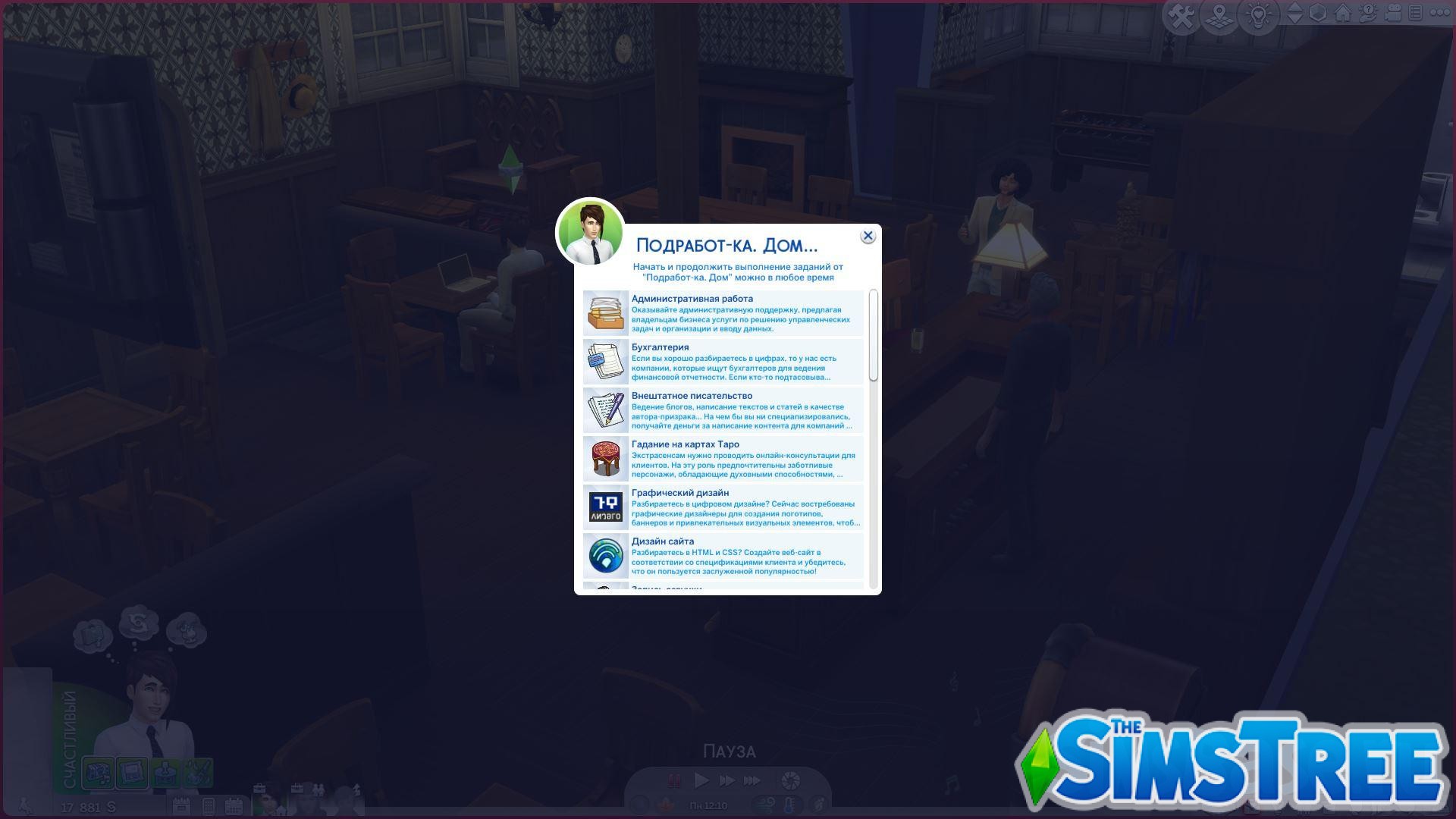Click the wind weather icon near the clock
Screen dimensions: 1456x819
click(x=764, y=805)
